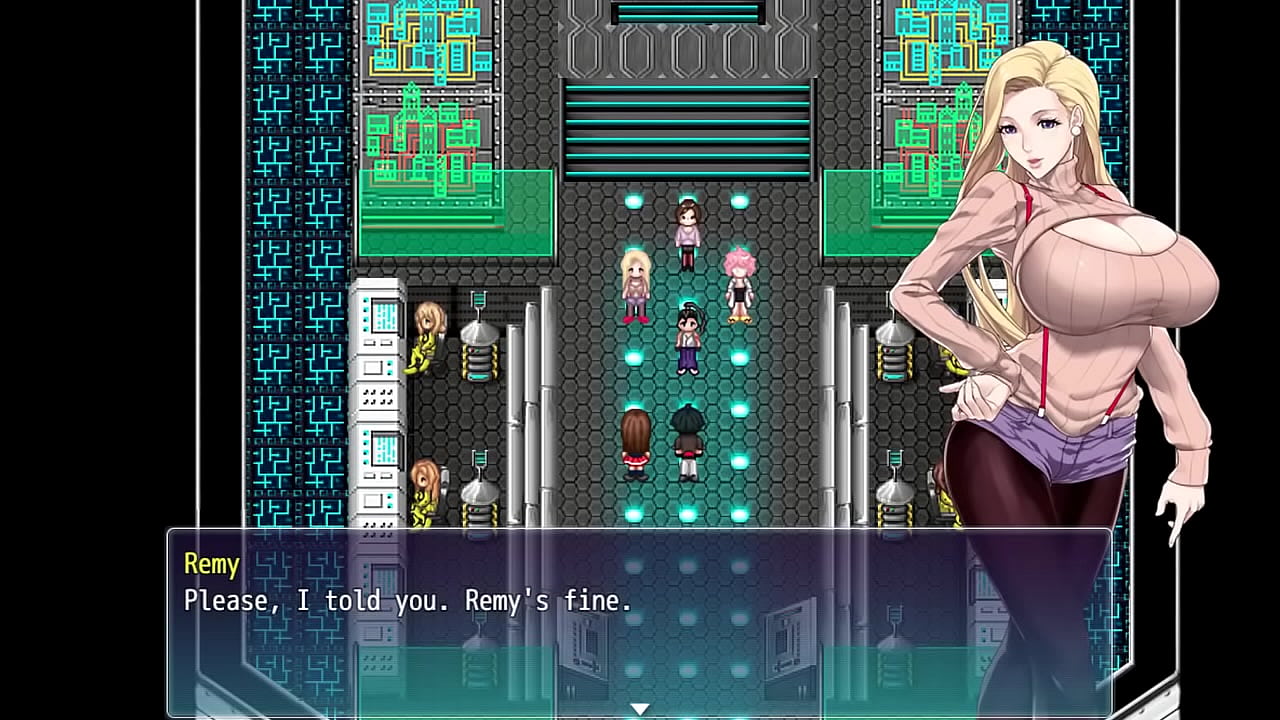Advance dialogue with the white continue arrow
Viewport: 1280px width, 720px height.
[639, 709]
